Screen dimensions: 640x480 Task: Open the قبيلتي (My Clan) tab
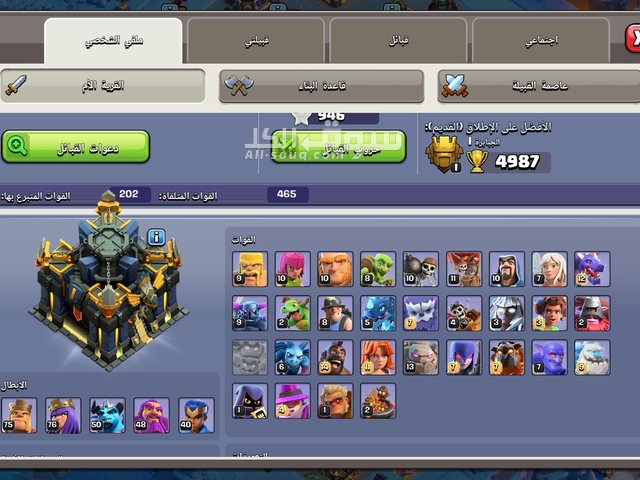(x=256, y=41)
